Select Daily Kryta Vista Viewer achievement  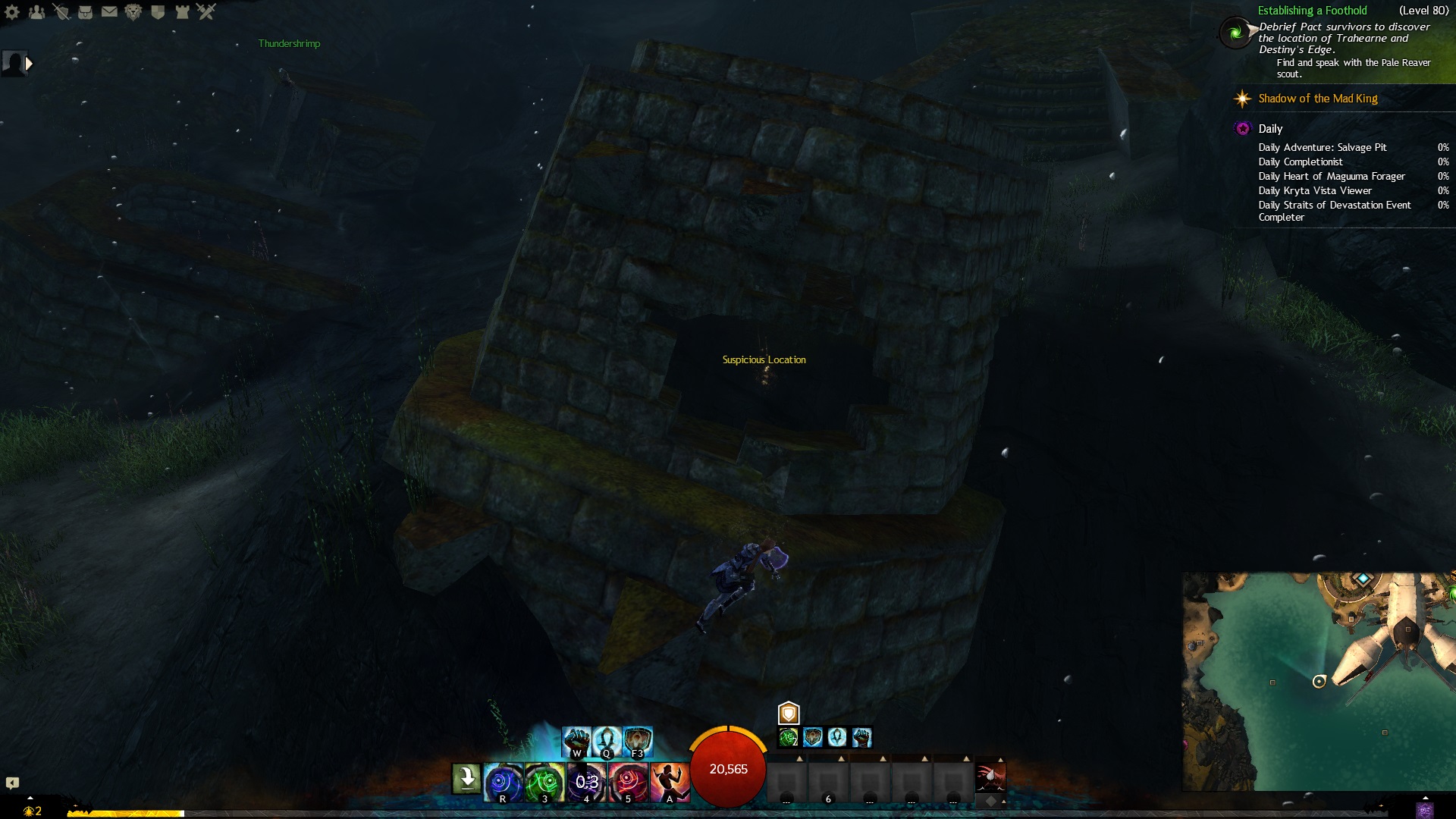1315,191
